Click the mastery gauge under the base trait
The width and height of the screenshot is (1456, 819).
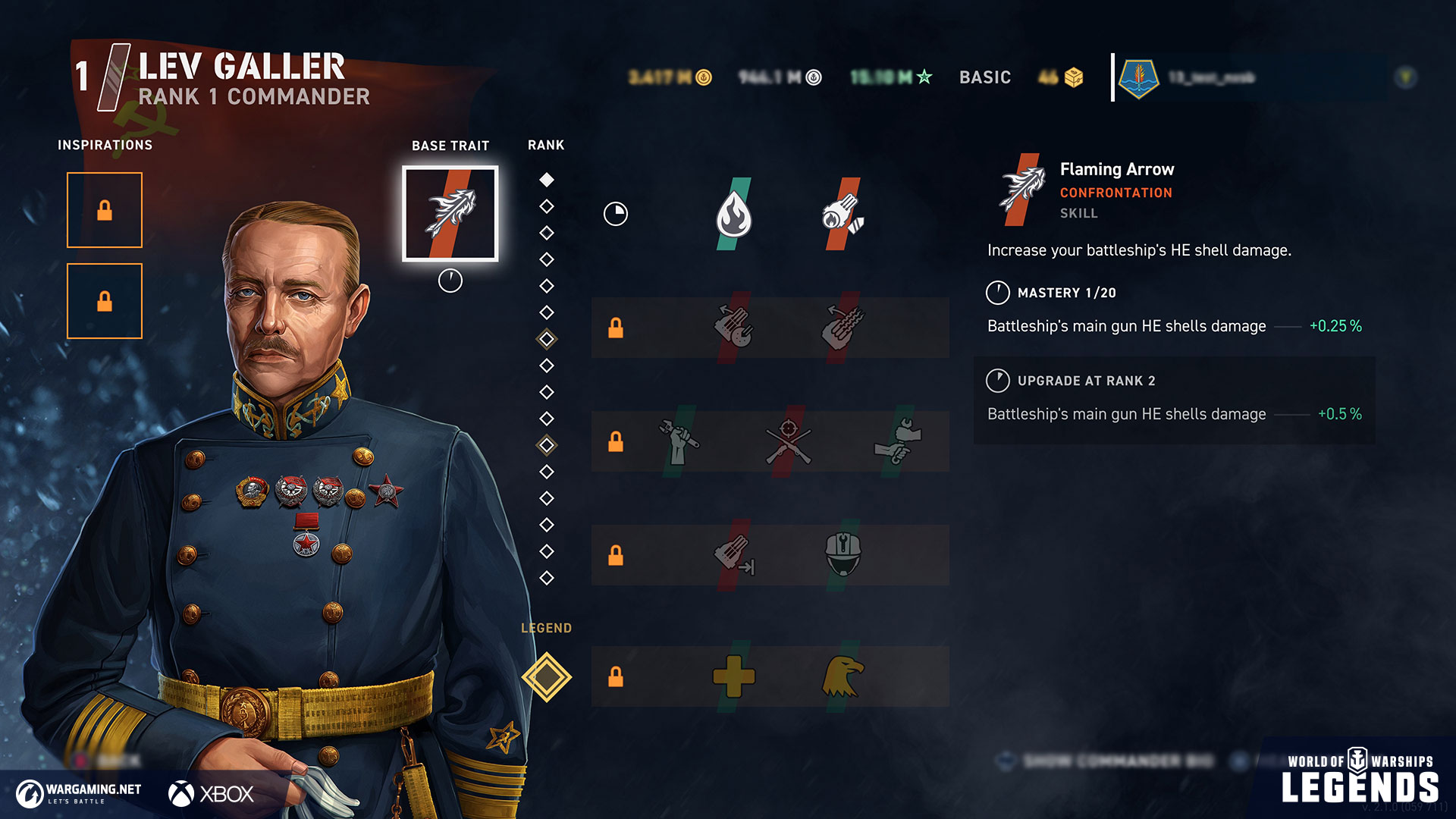coord(450,281)
